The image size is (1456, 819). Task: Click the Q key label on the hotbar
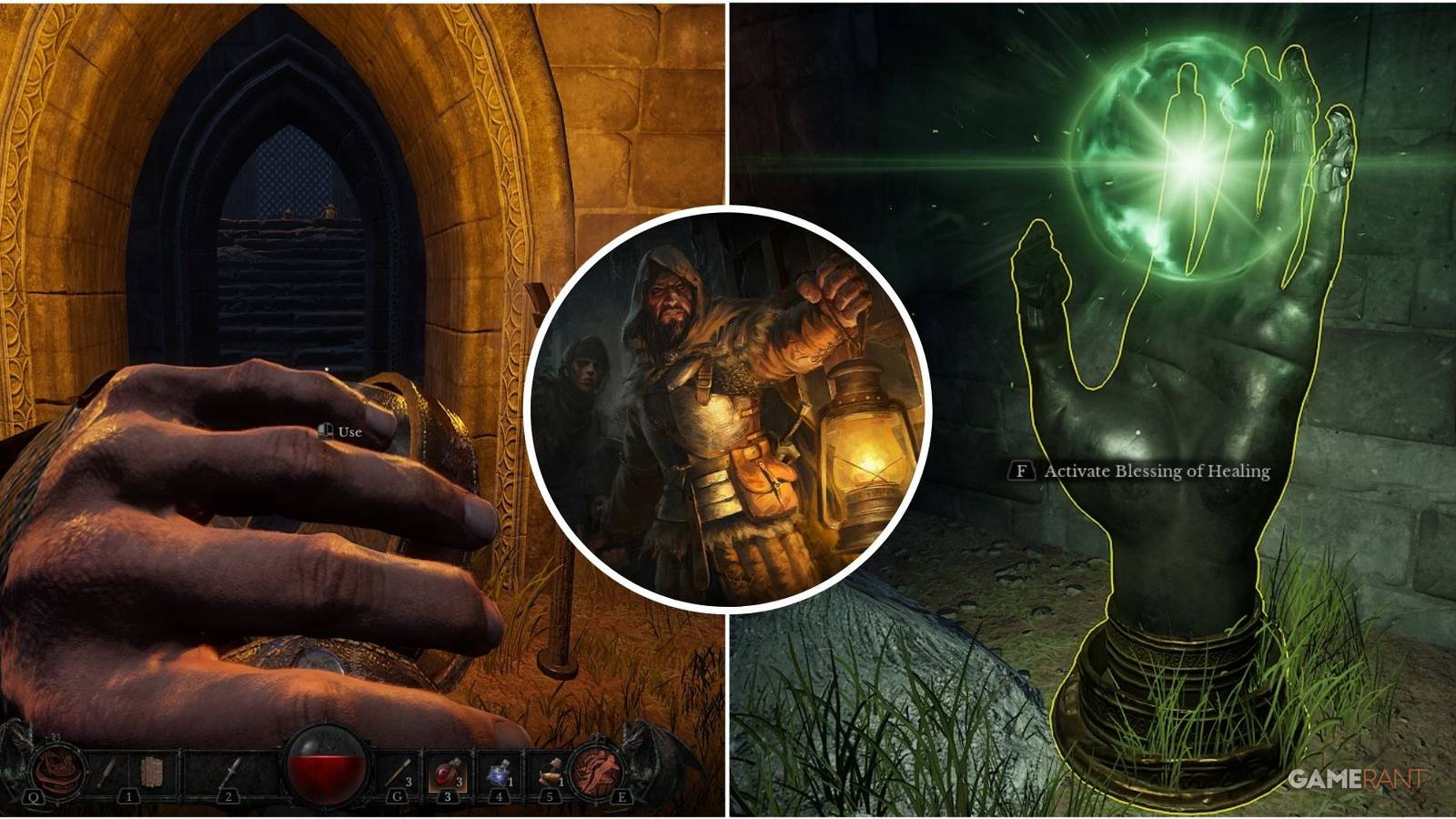coord(32,797)
